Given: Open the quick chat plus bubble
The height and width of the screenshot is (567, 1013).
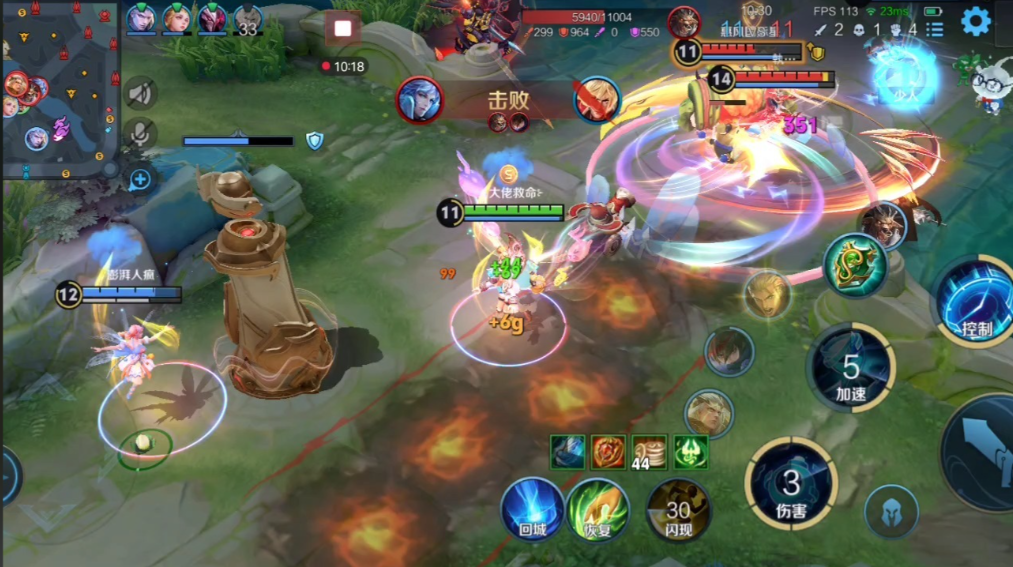Looking at the screenshot, I should [x=140, y=179].
